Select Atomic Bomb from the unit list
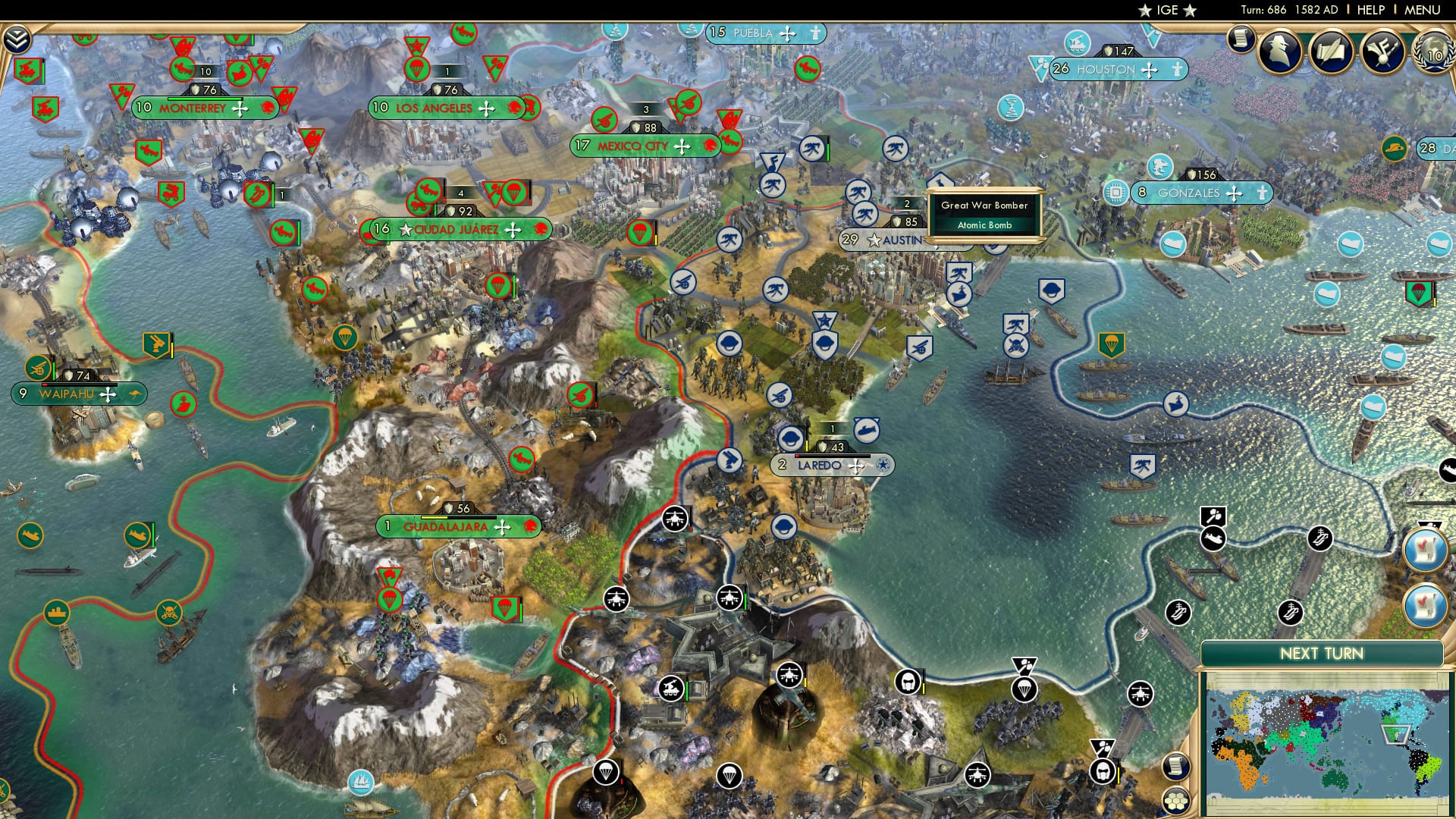The height and width of the screenshot is (819, 1456). pos(984,225)
